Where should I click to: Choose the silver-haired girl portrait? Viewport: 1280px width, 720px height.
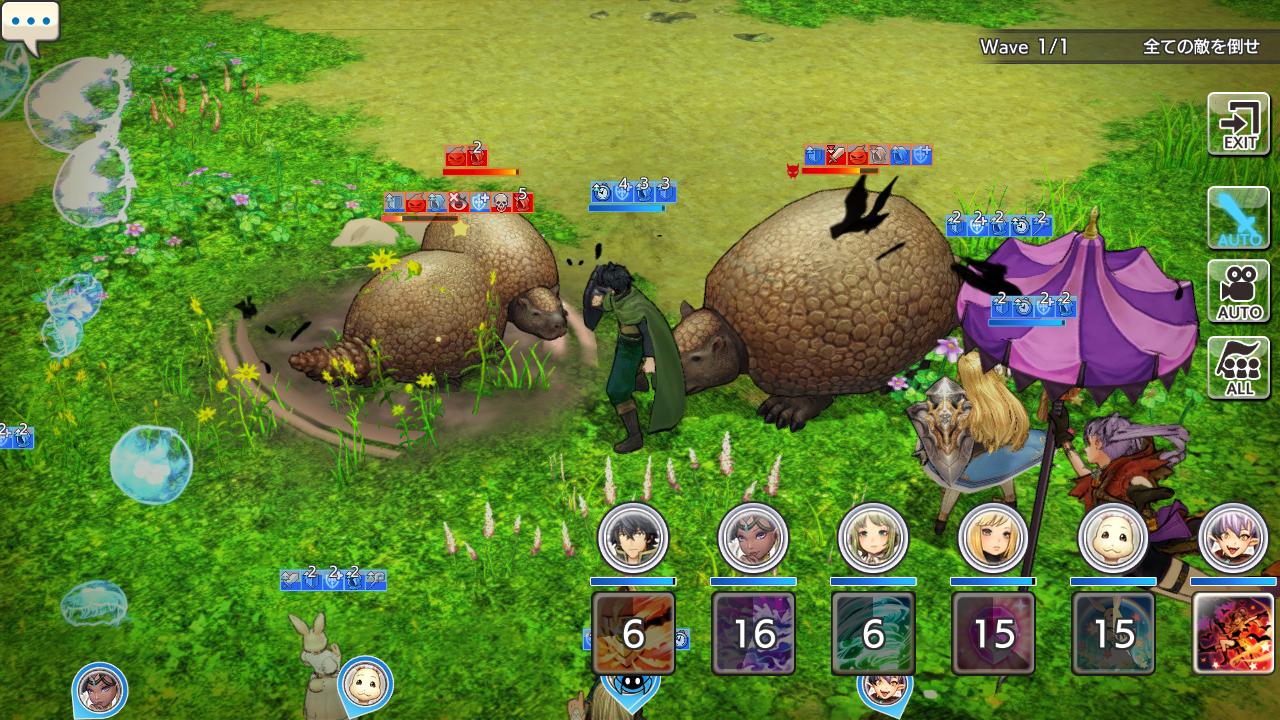1233,538
